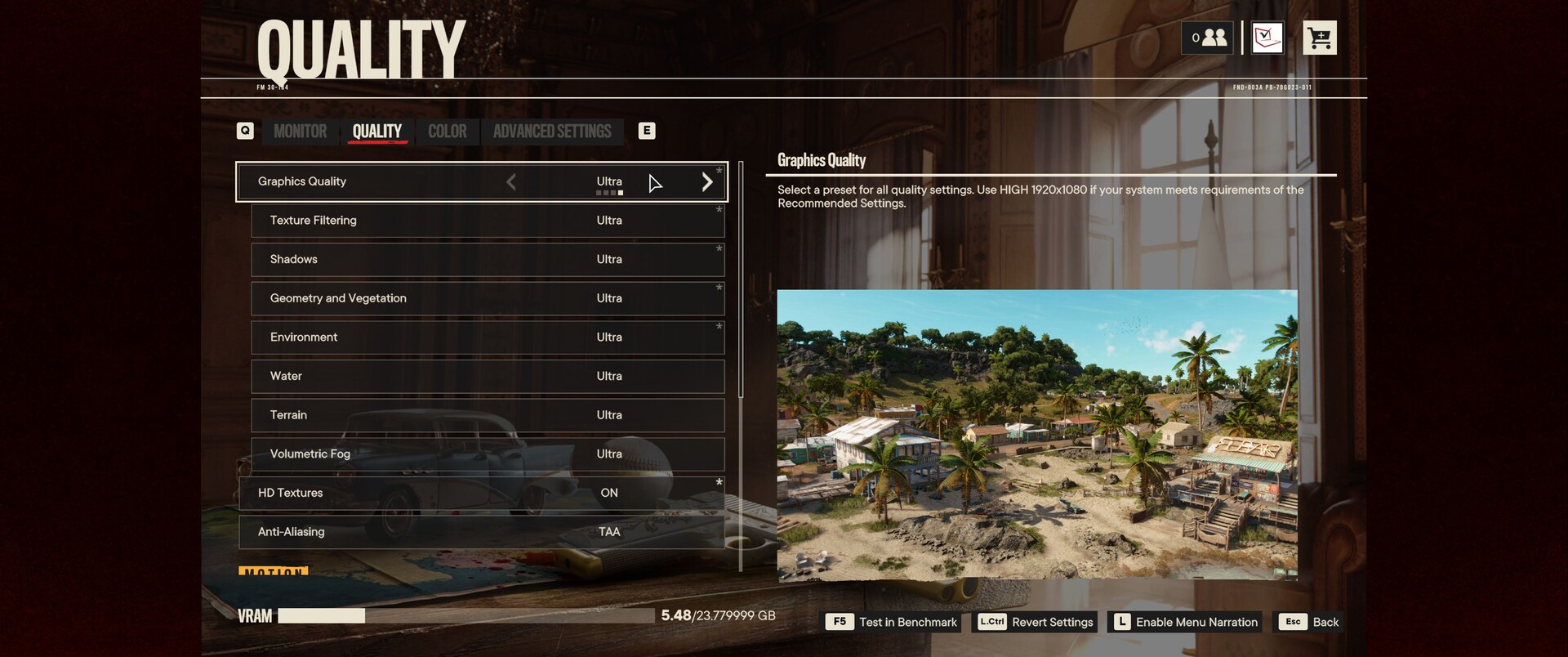This screenshot has height=657, width=1568.
Task: Go Back from the Quality menu
Action: coord(1310,623)
